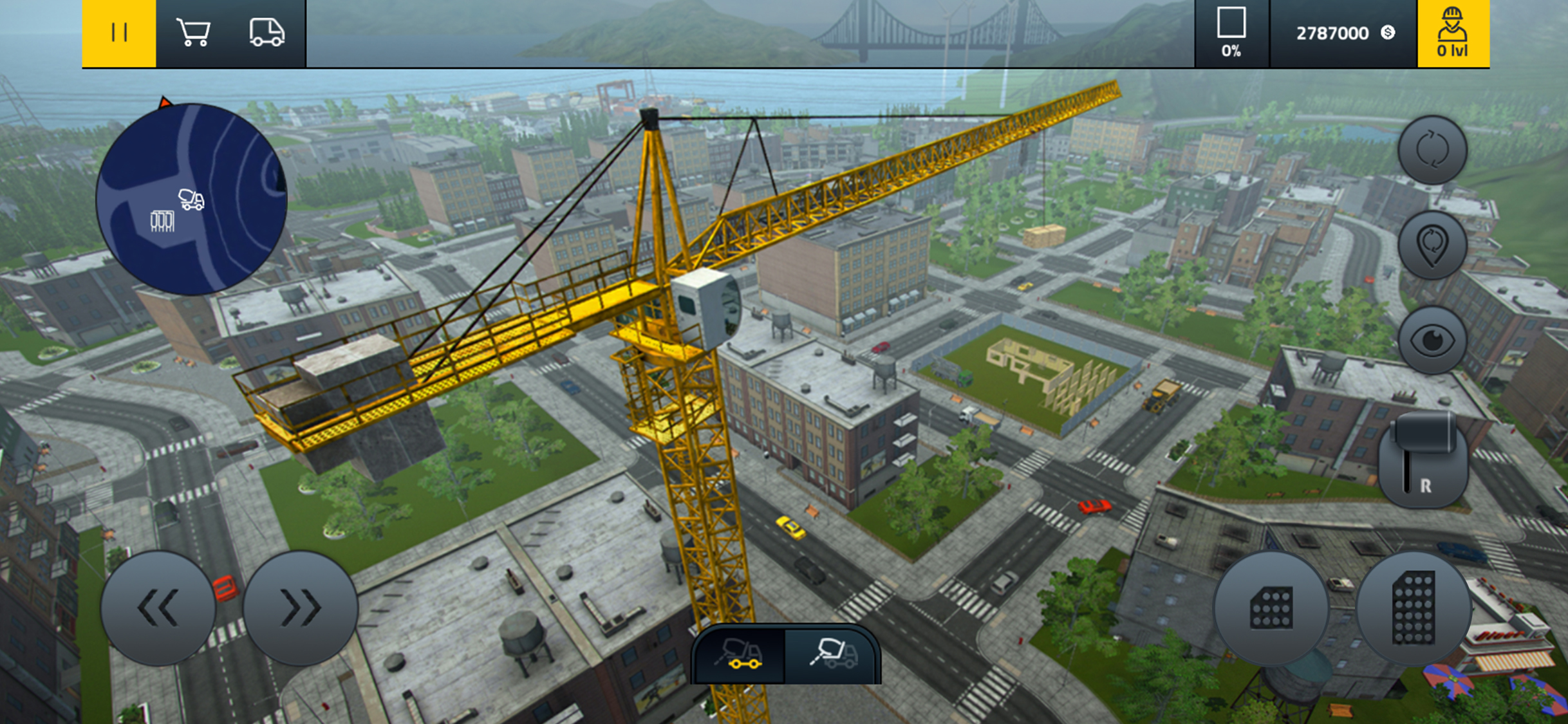Screen dimensions: 1568x724
Task: Pause the game with the yellow button
Action: tap(119, 33)
